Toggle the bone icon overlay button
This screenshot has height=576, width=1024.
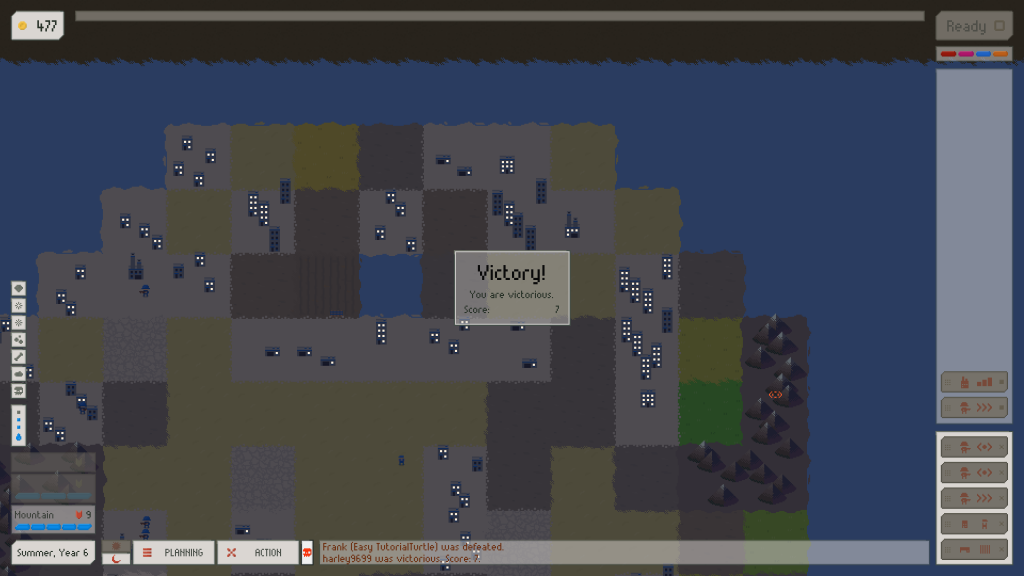pos(19,356)
